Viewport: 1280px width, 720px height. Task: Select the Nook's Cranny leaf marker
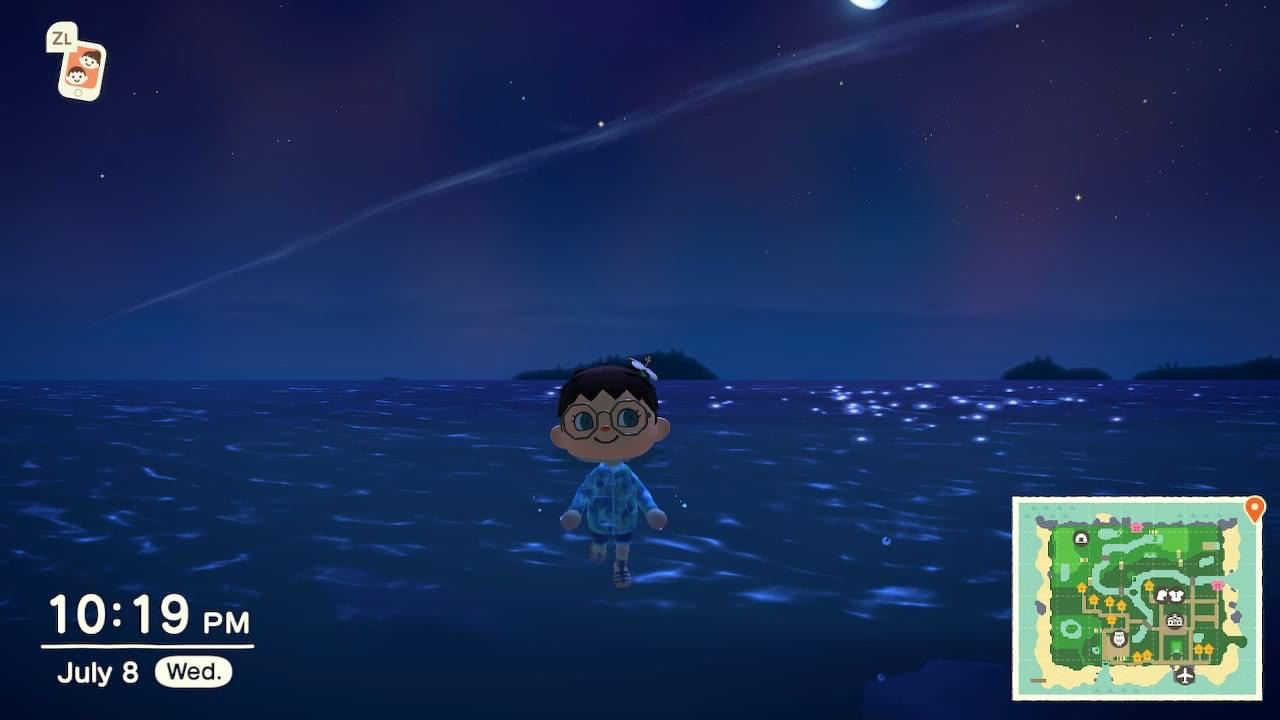tap(1162, 595)
